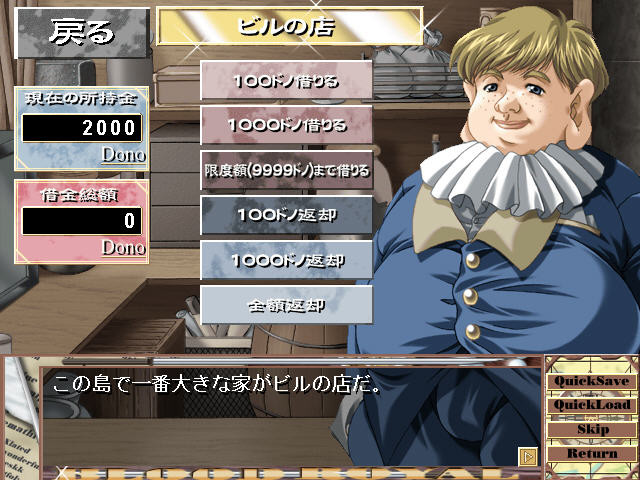Repay 100 Dono with 100ドノ返却
Screen dimensions: 640x480
(287, 215)
